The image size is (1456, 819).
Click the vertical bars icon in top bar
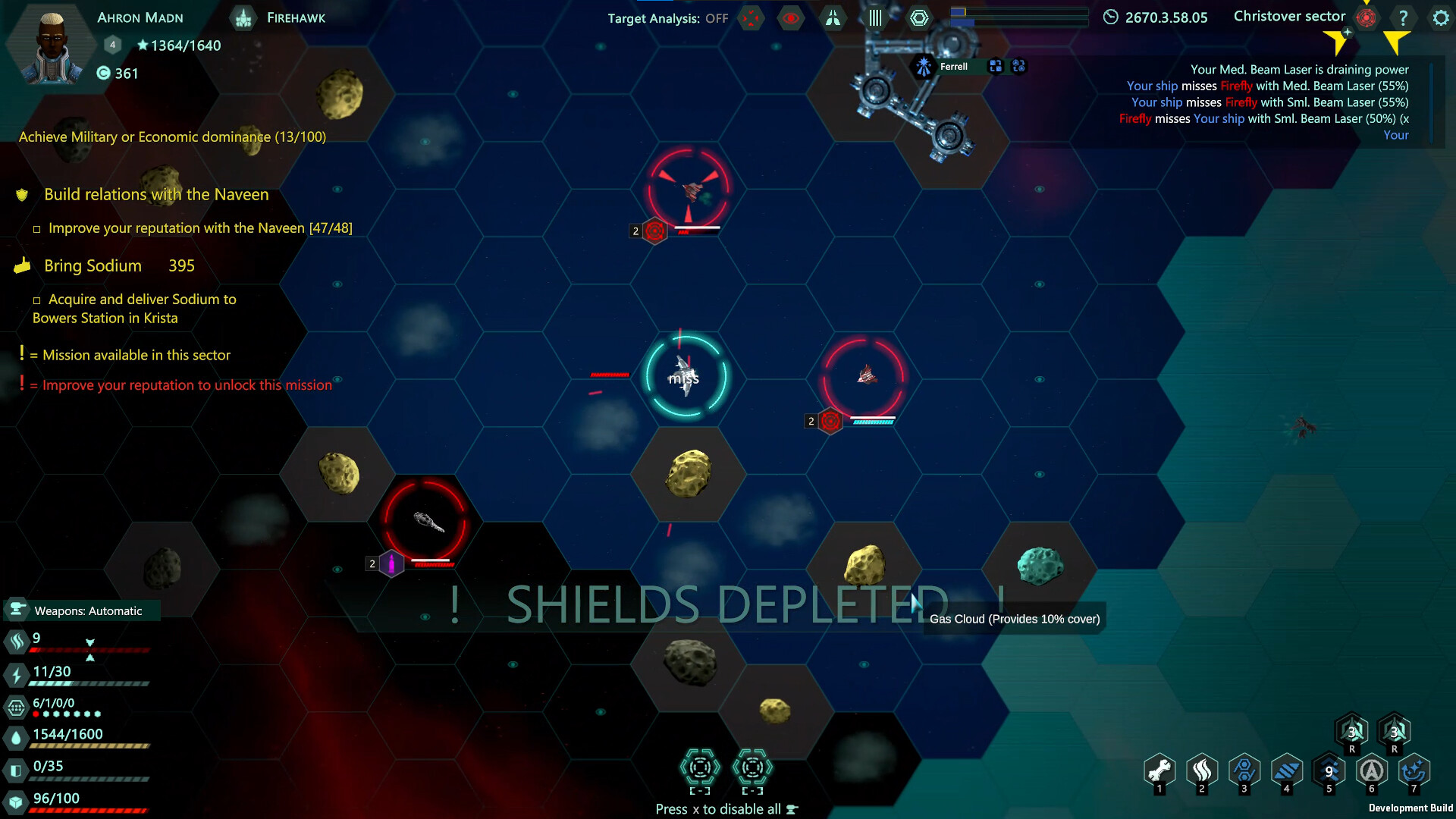coord(875,18)
